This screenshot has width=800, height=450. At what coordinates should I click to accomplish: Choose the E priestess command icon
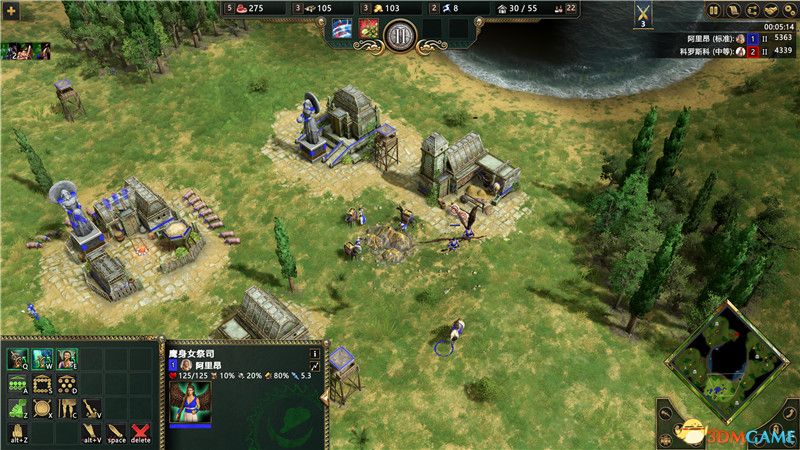[x=68, y=359]
